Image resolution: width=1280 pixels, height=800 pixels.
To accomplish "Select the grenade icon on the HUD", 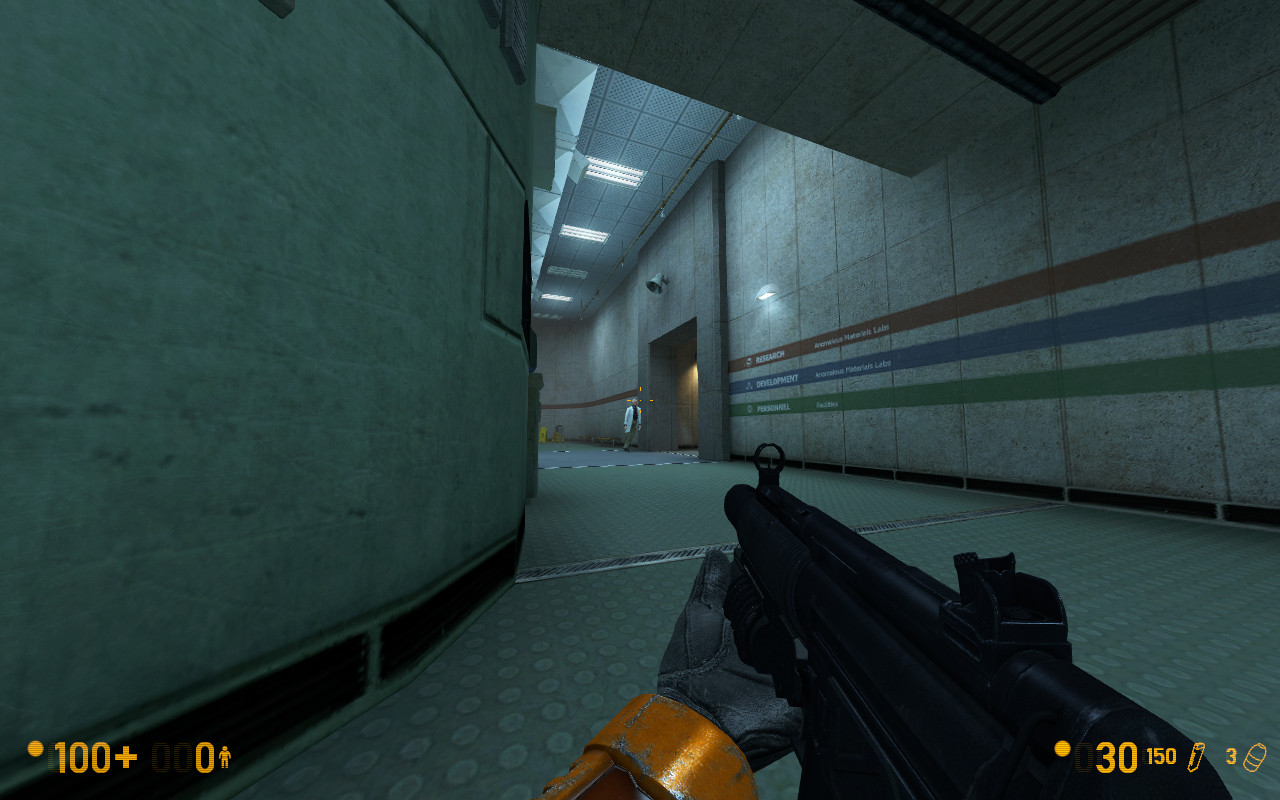I will point(1256,757).
